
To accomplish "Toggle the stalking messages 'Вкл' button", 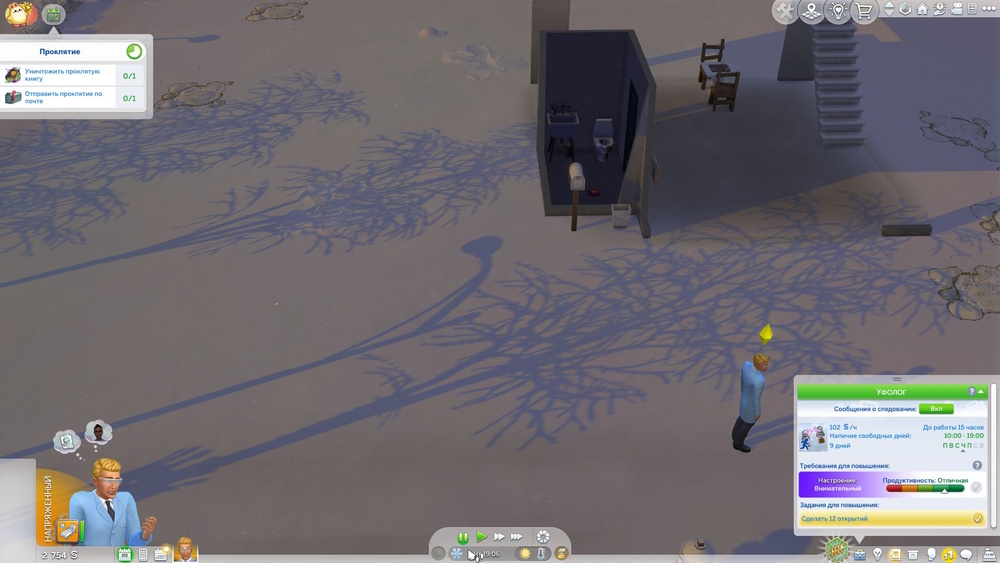I will pyautogui.click(x=936, y=409).
